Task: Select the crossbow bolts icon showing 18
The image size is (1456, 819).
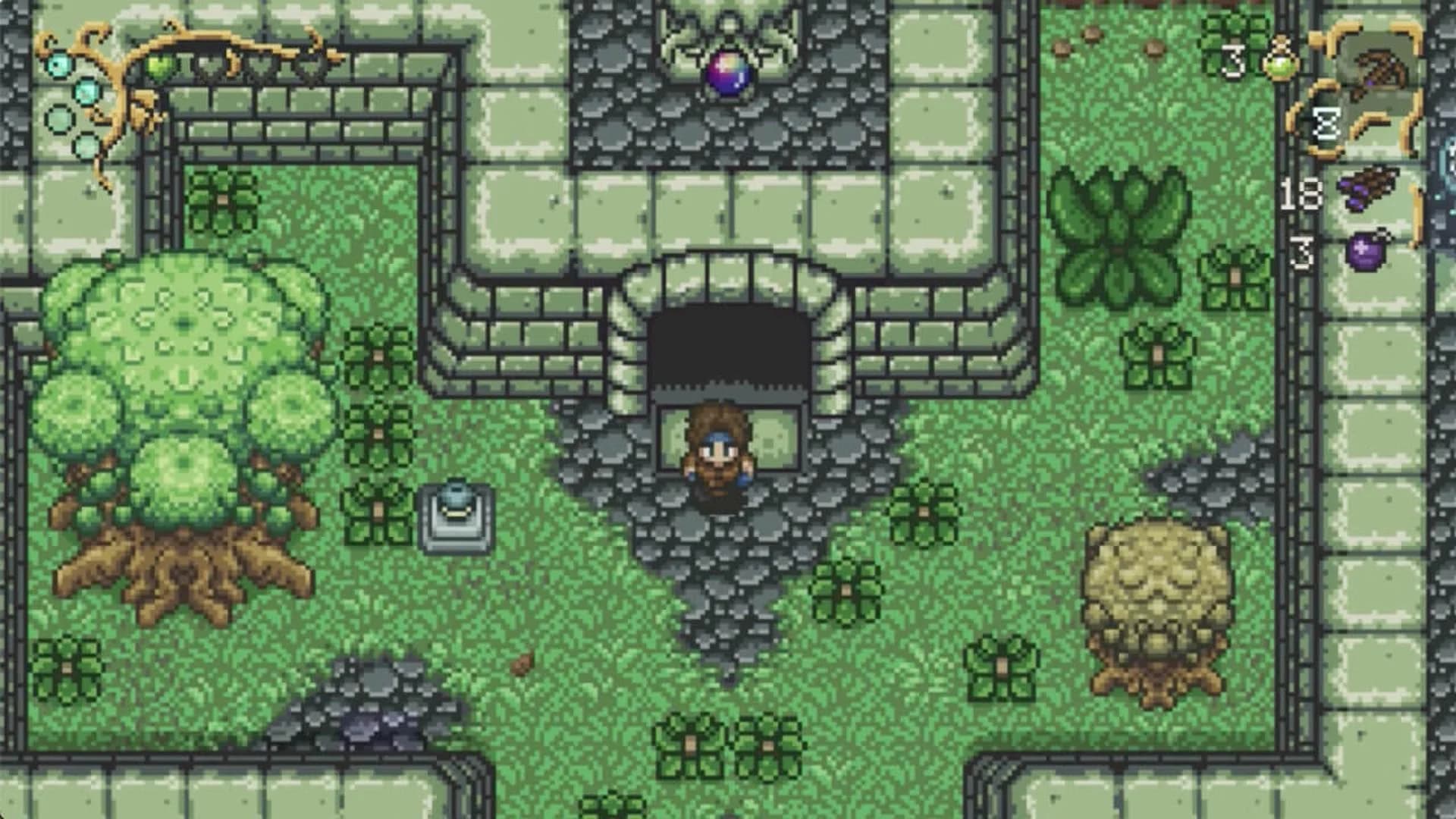Action: point(1368,190)
